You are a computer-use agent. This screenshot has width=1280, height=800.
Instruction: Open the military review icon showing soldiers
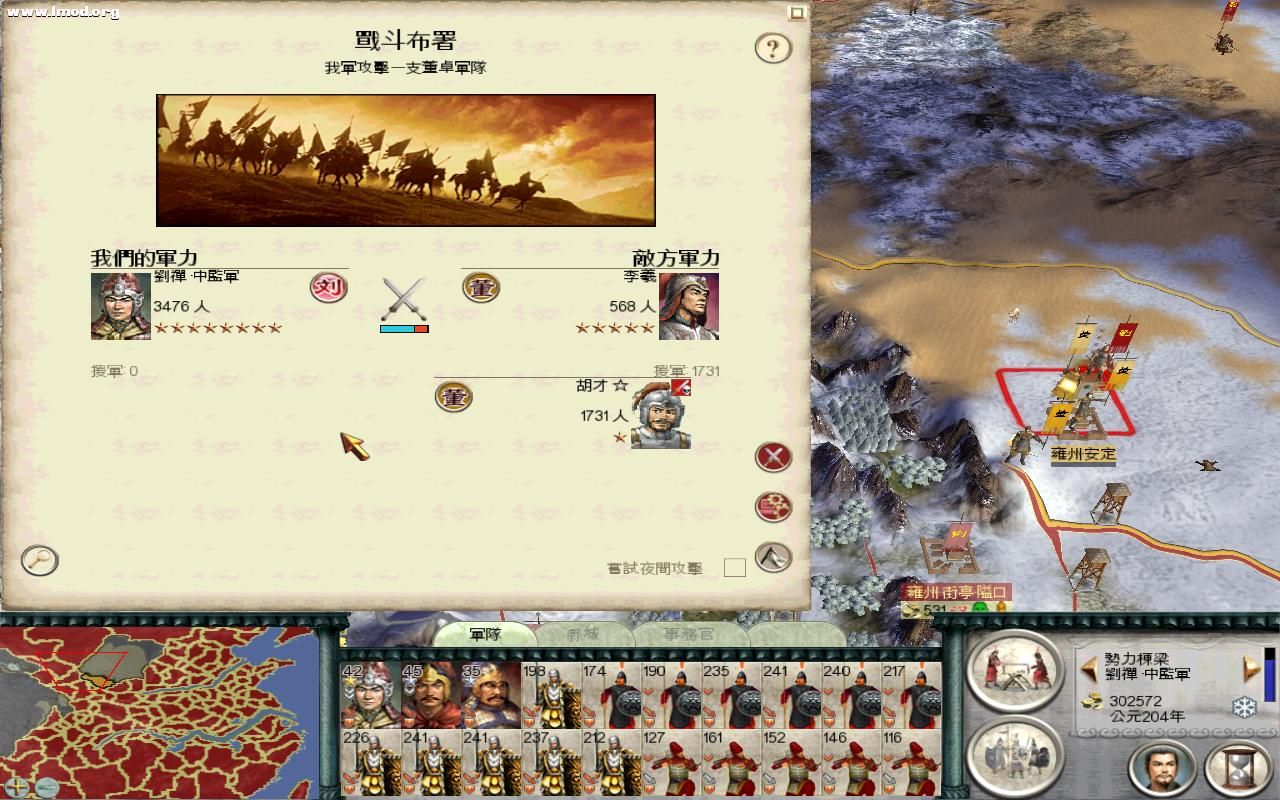pyautogui.click(x=1017, y=757)
